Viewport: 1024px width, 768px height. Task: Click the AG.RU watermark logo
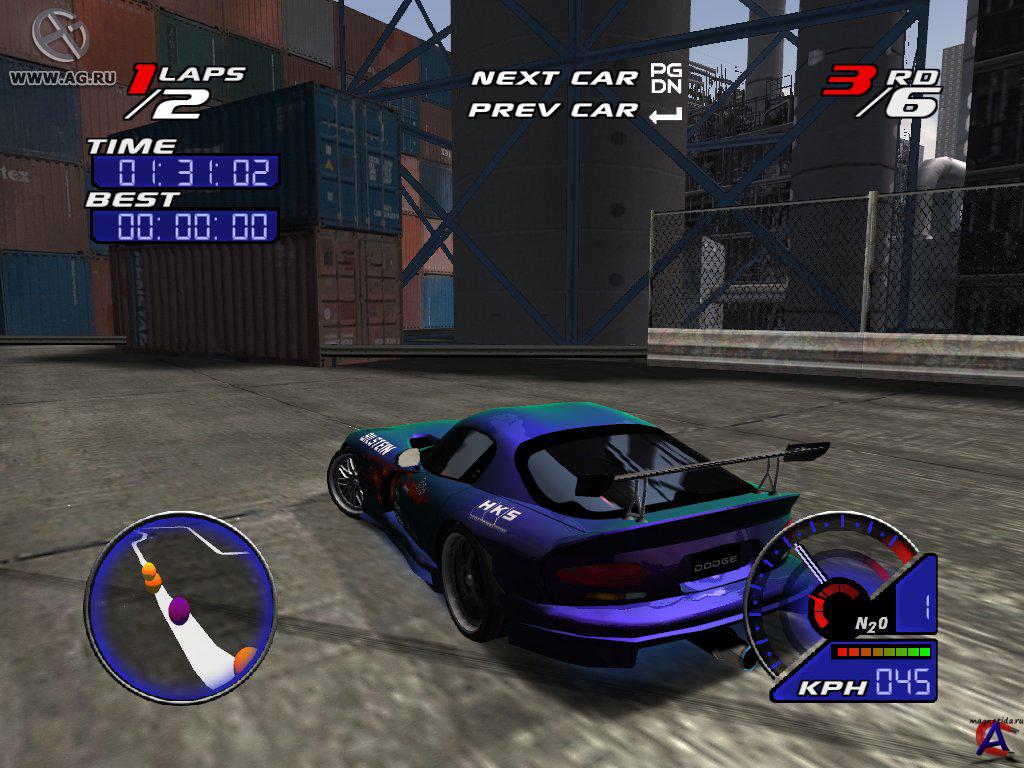click(x=60, y=36)
